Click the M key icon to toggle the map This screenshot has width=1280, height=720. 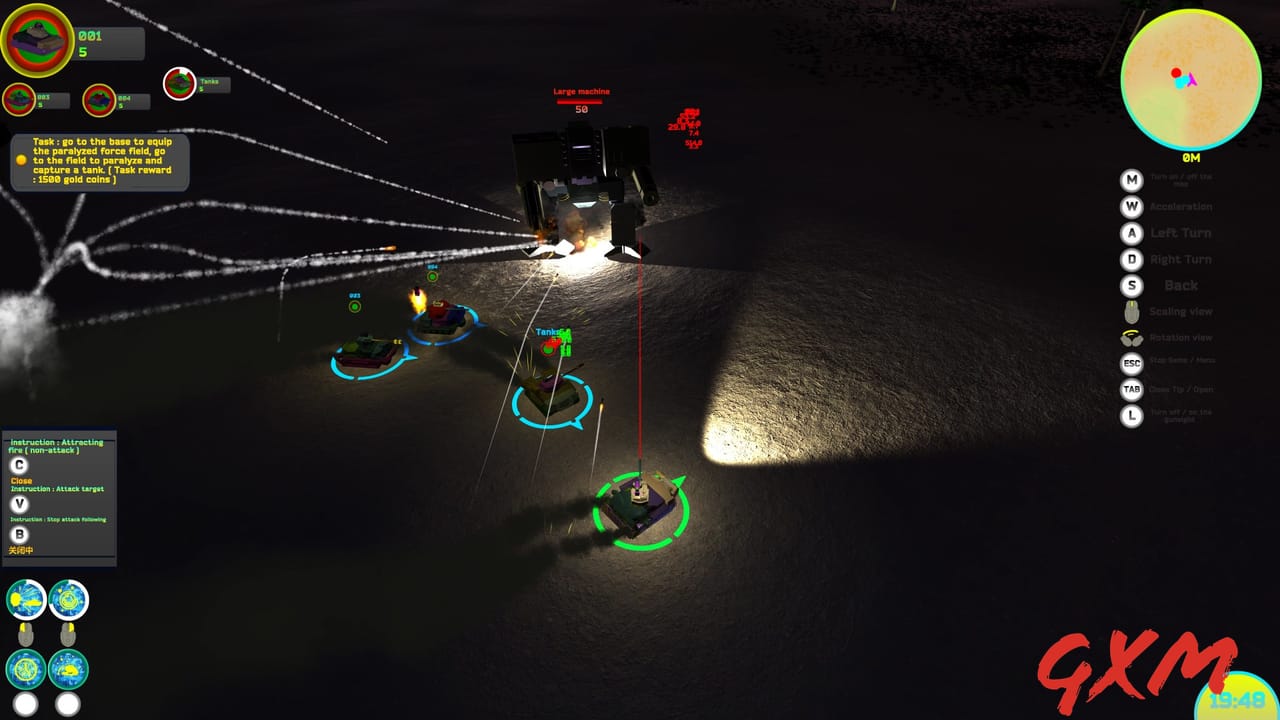tap(1131, 181)
